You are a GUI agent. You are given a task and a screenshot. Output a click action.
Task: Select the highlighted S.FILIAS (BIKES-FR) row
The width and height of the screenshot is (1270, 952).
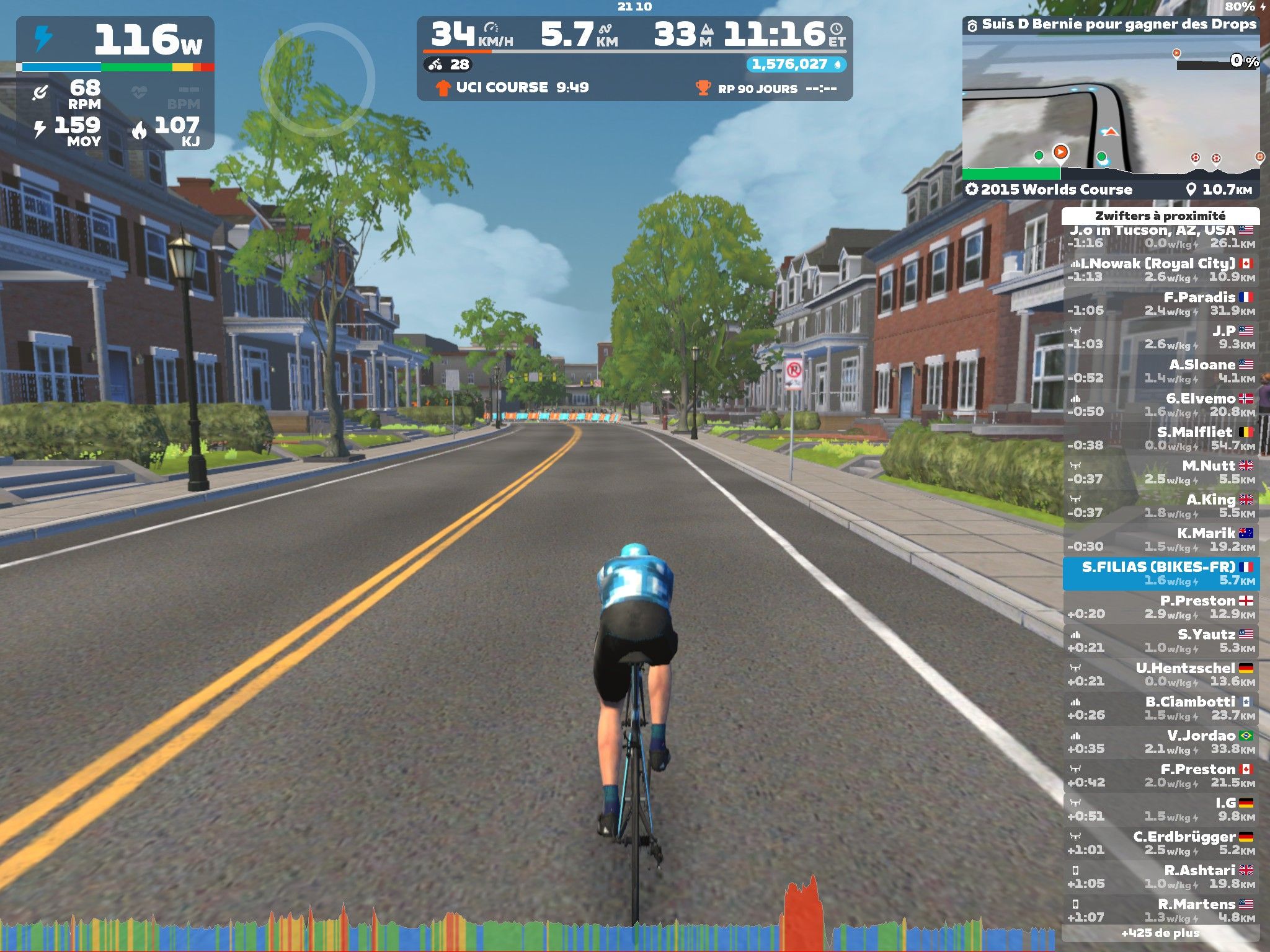tap(1161, 573)
